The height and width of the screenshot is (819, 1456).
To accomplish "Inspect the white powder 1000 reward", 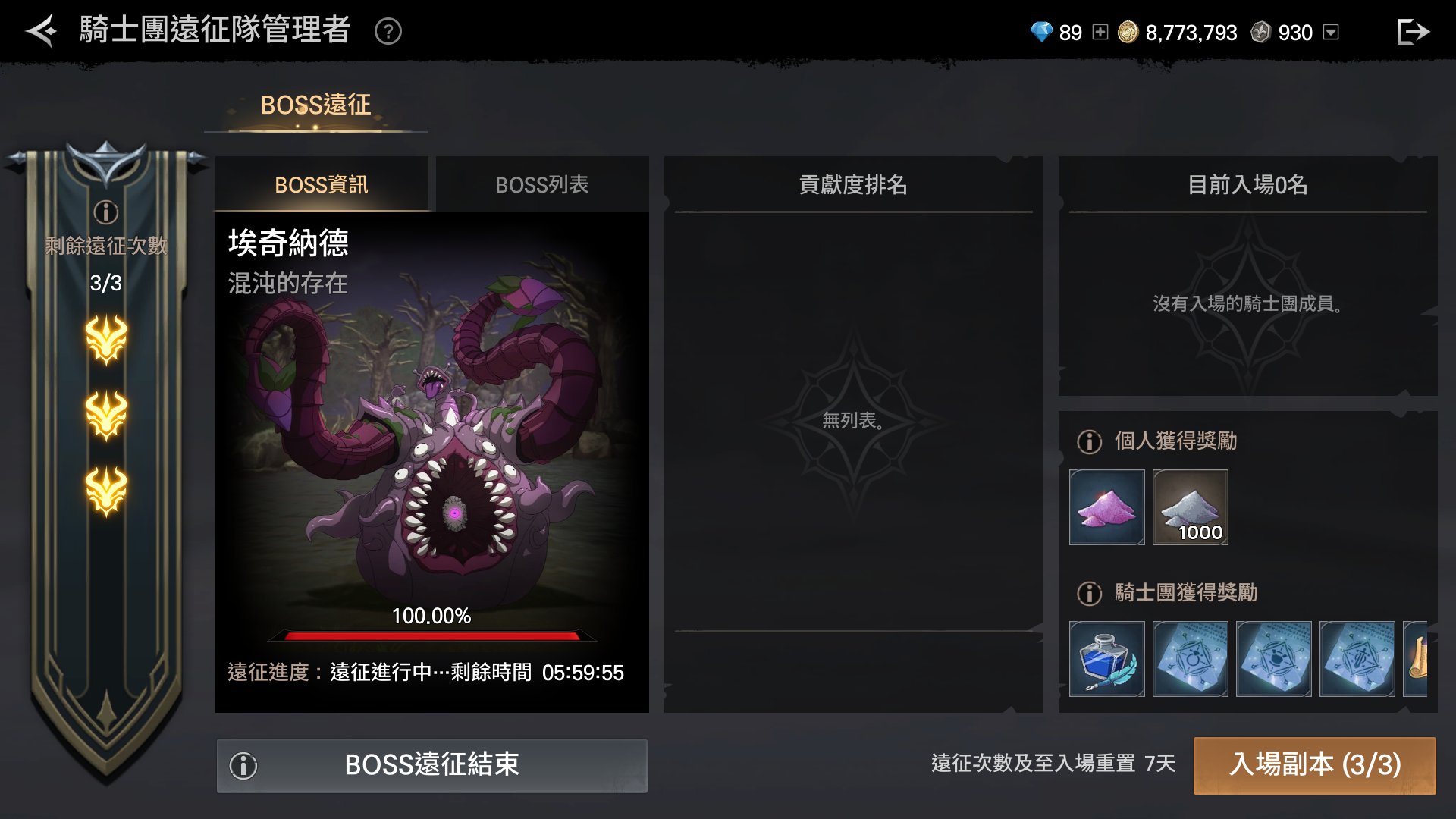I will pyautogui.click(x=1191, y=507).
